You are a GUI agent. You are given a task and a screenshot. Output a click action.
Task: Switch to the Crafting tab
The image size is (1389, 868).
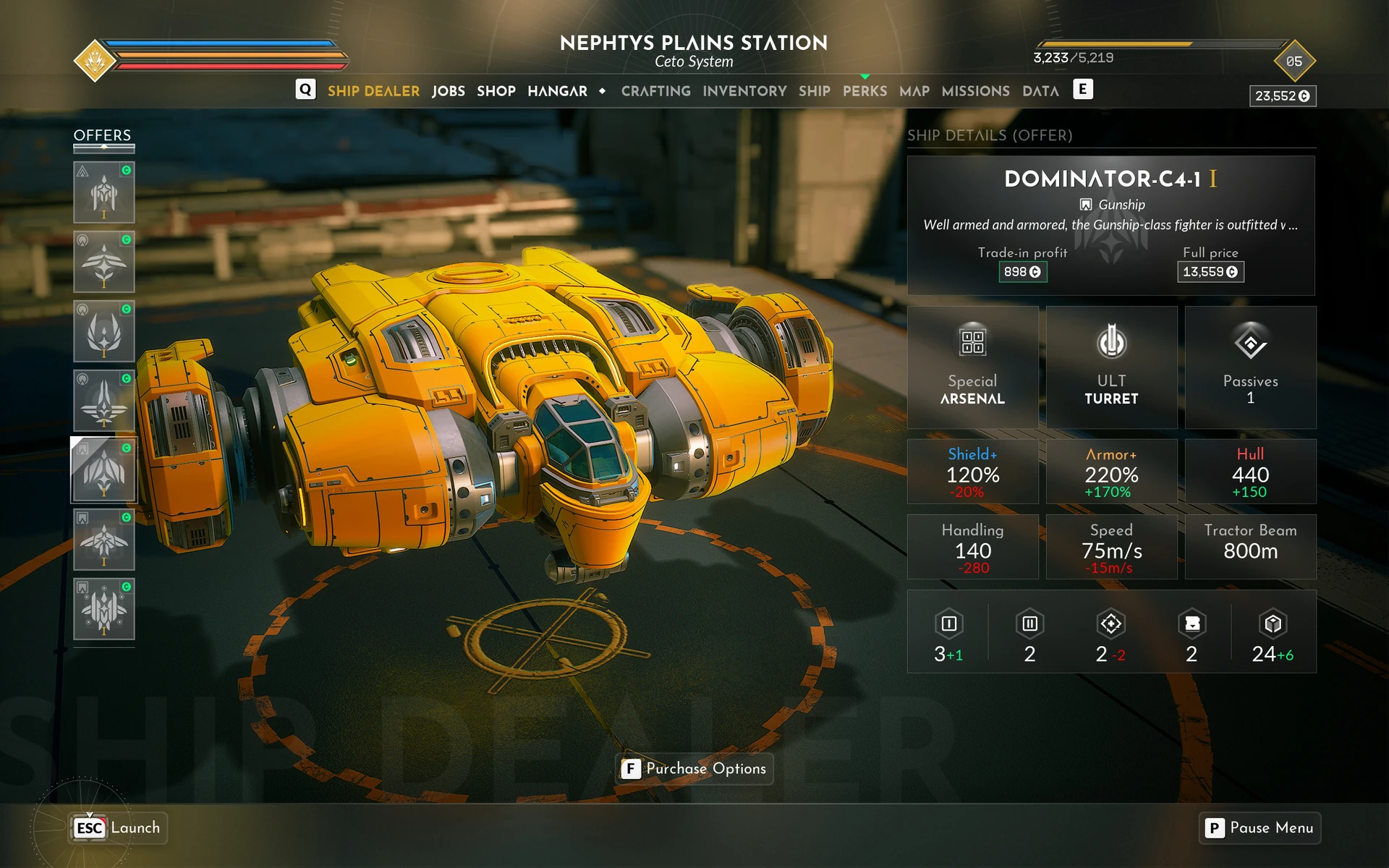pos(655,91)
